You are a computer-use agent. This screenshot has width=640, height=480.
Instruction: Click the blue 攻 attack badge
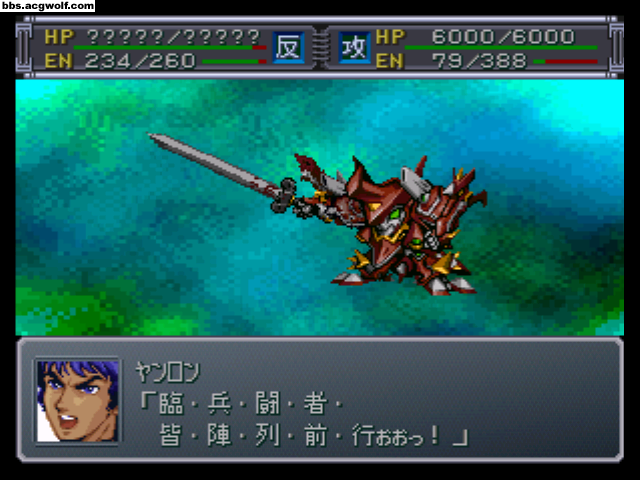(x=354, y=47)
